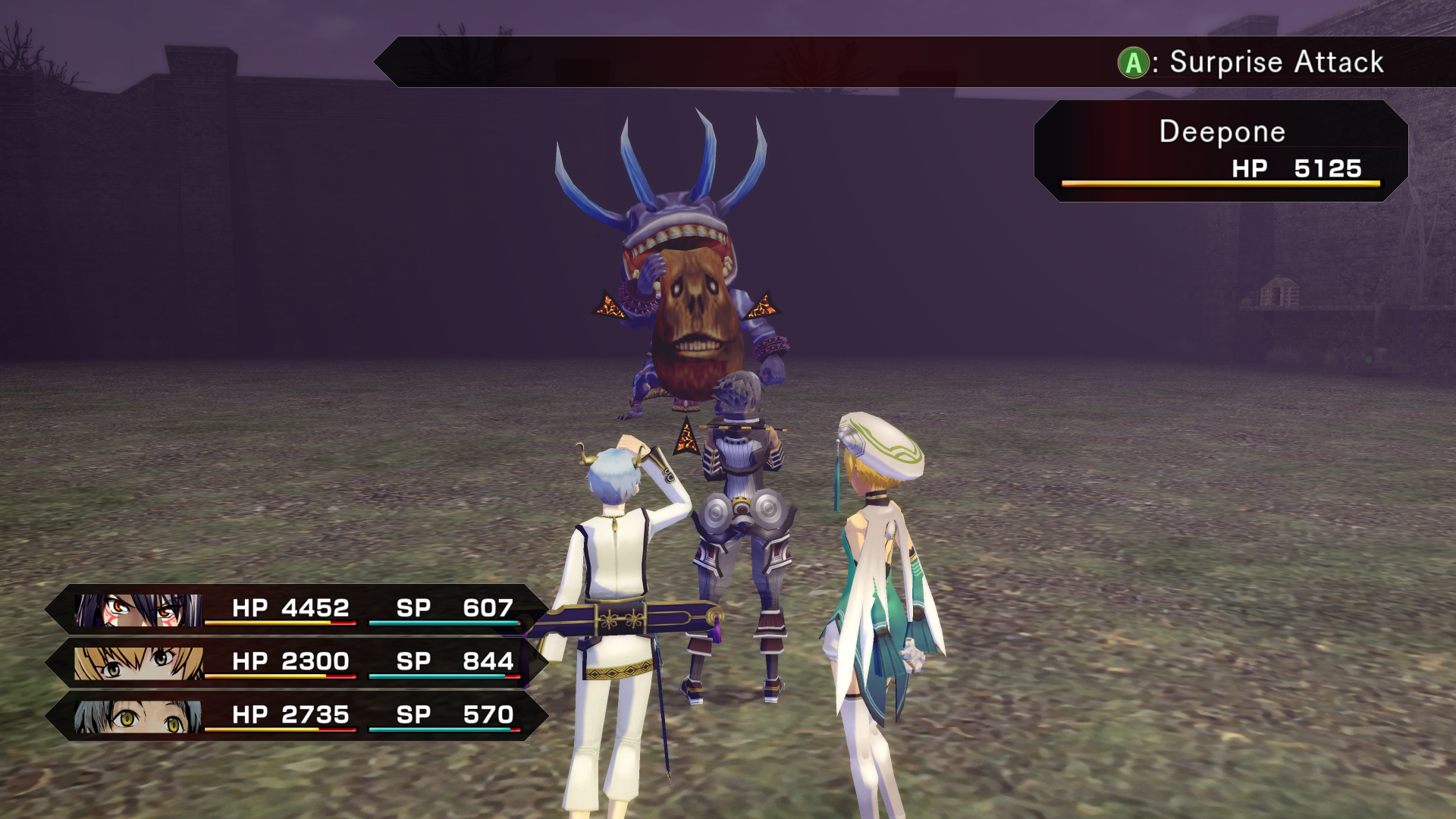Select the dark-haired party member portrait
The image size is (1456, 819).
(138, 610)
